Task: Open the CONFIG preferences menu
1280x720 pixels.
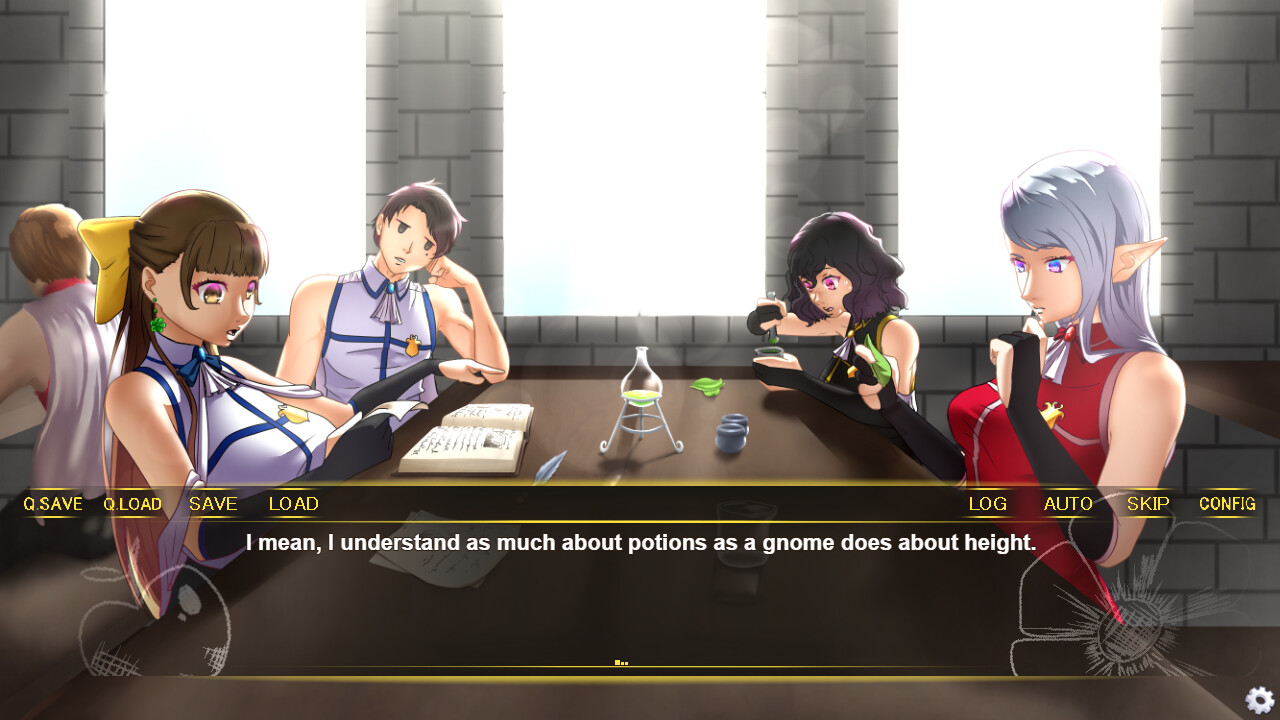Action: tap(1227, 504)
